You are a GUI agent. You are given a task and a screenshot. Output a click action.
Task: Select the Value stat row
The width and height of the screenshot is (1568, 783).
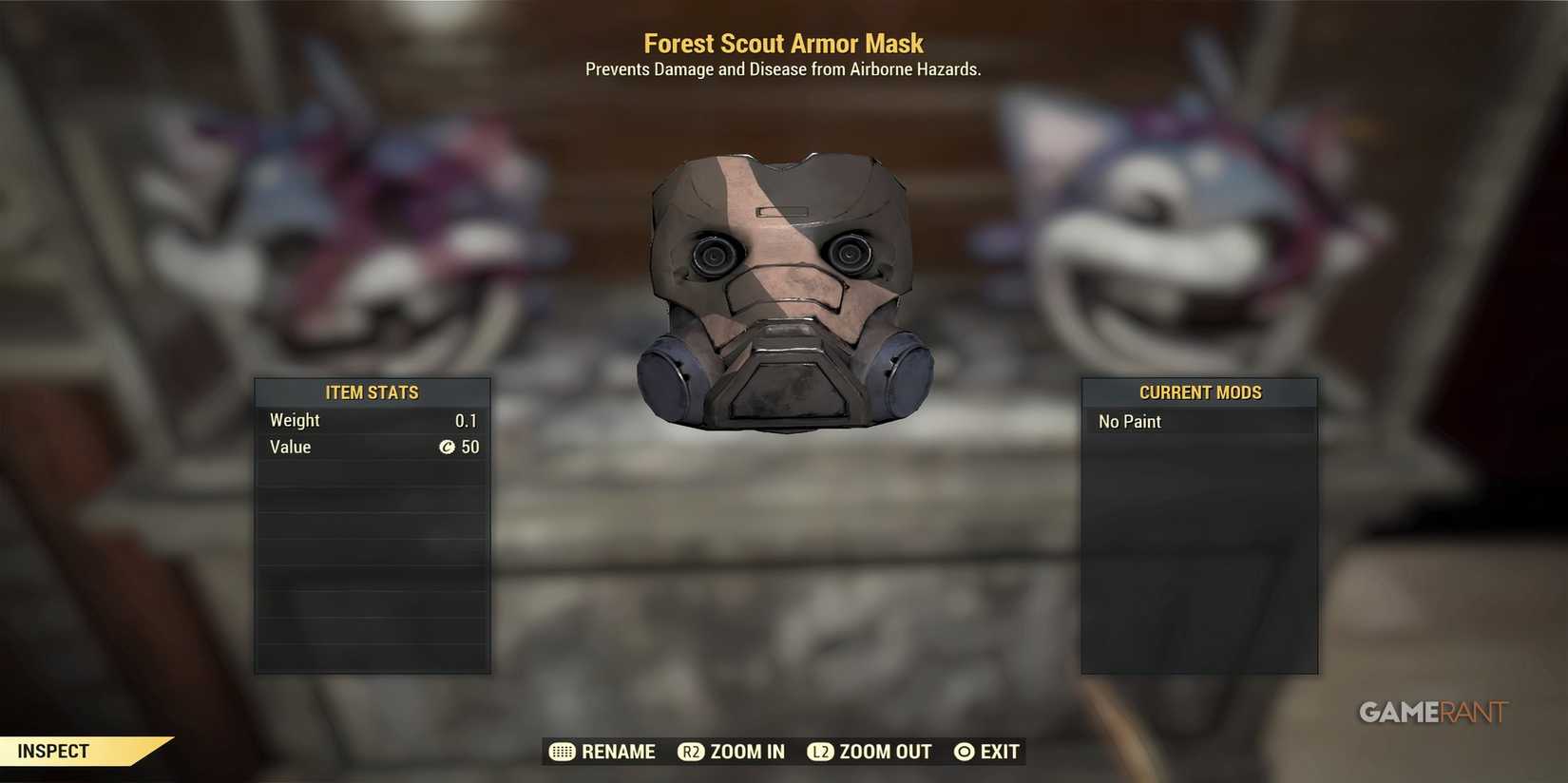372,448
